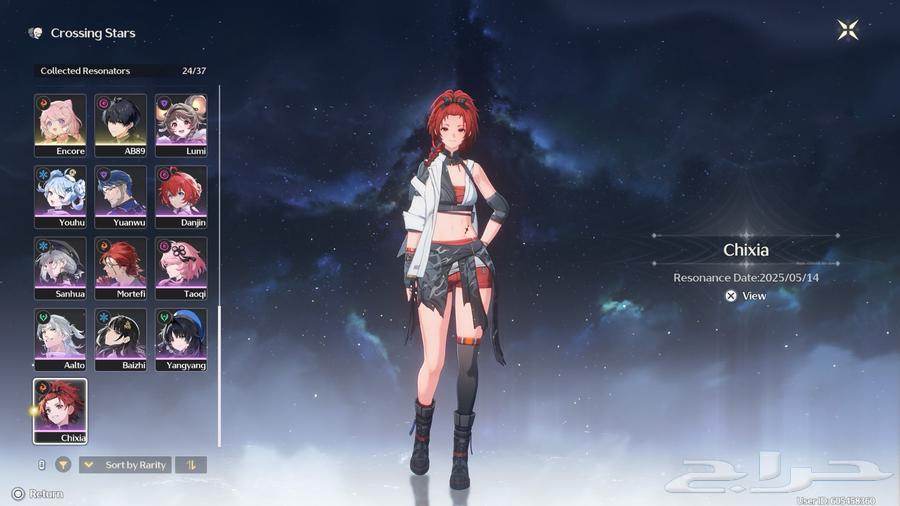
Task: Select Yangyang's resonator tile
Action: tap(181, 339)
